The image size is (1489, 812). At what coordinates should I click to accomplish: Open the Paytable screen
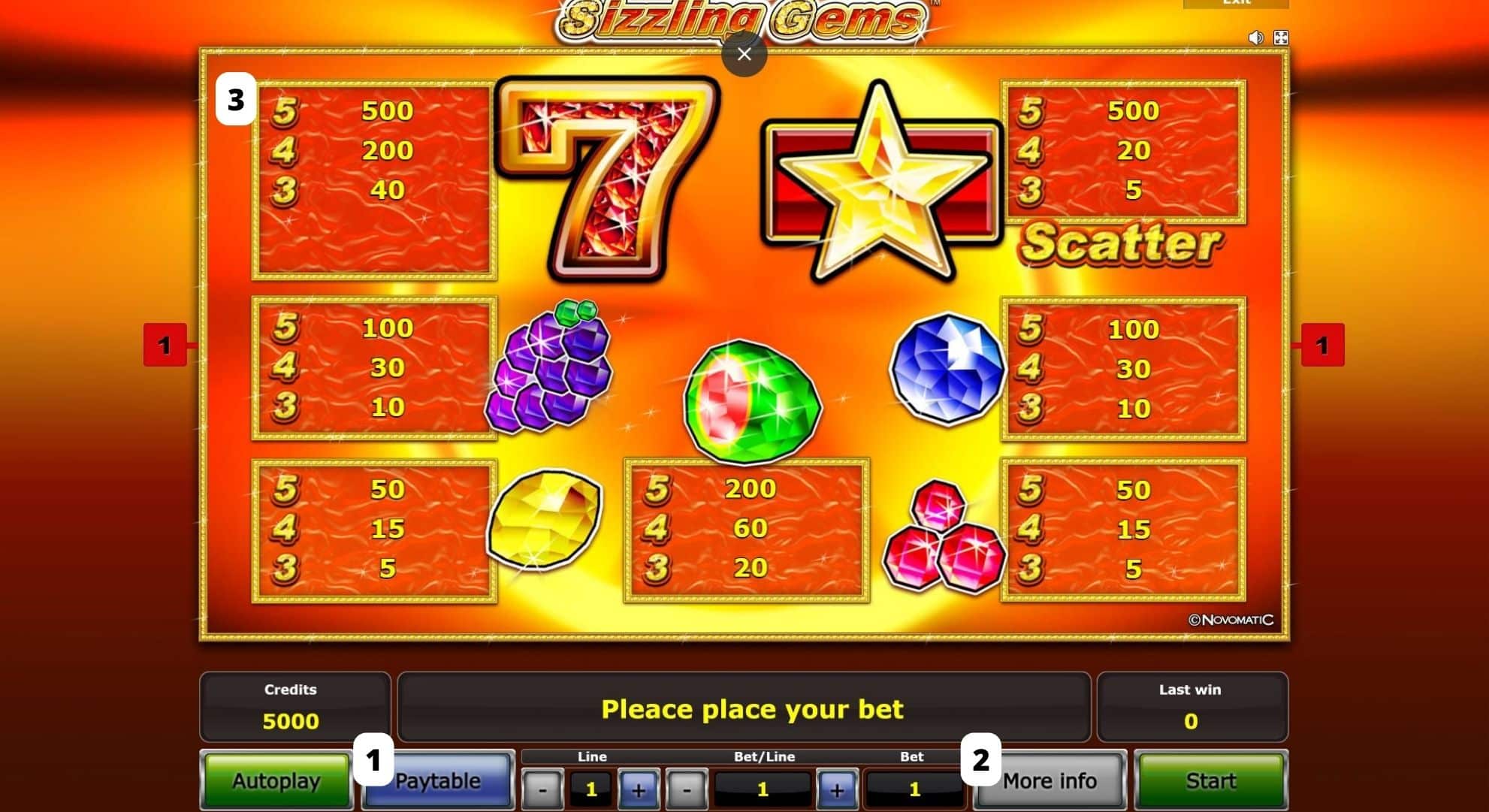pyautogui.click(x=439, y=781)
